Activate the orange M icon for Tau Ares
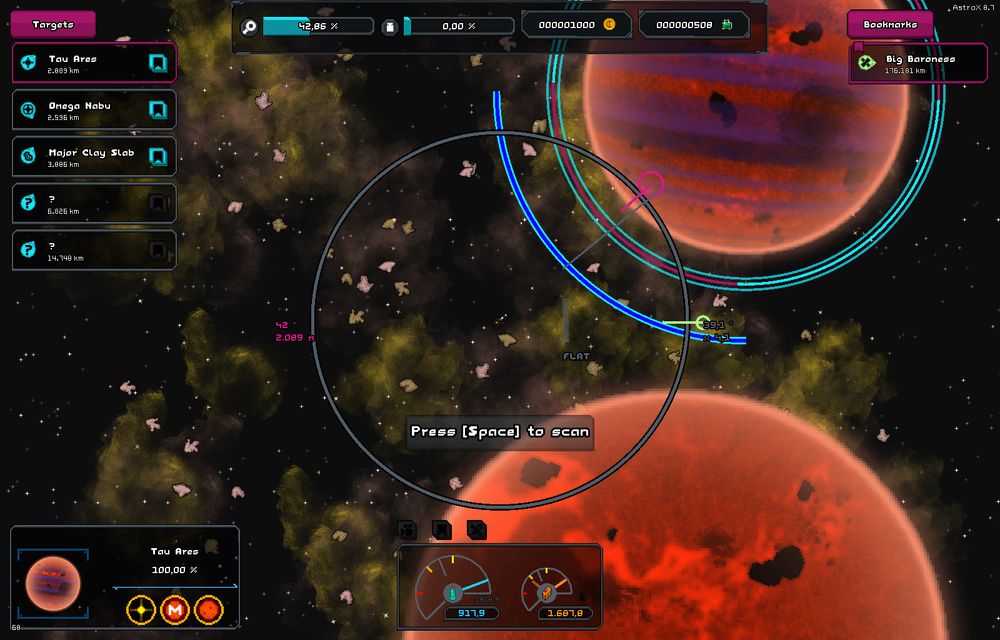 tap(175, 608)
